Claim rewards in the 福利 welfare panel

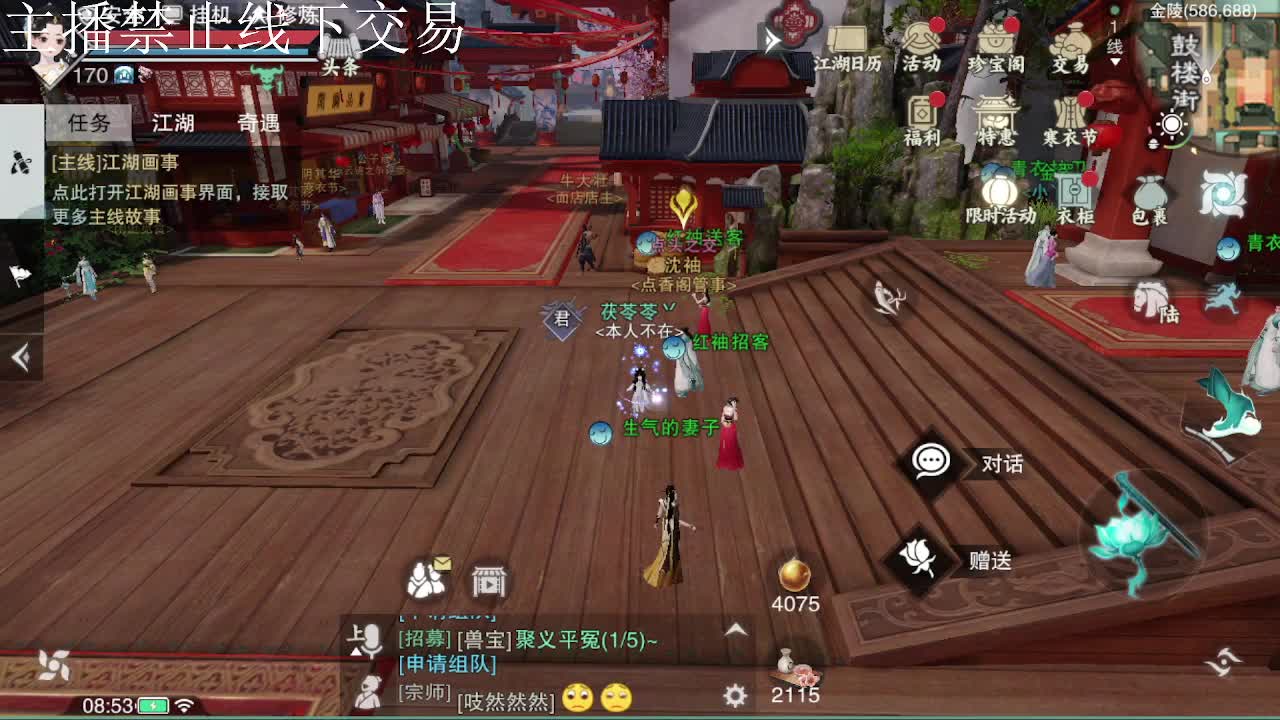(x=920, y=118)
